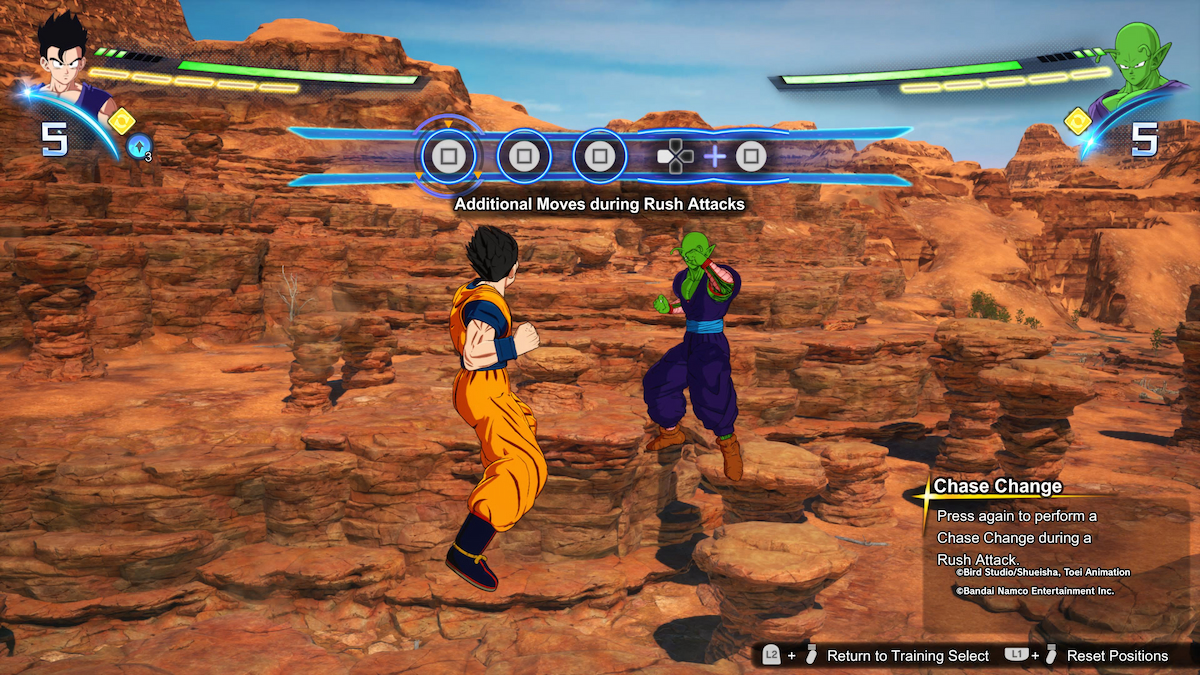1200x675 pixels.
Task: Click the yellow diamond icon beside Gohan
Action: coord(121,121)
